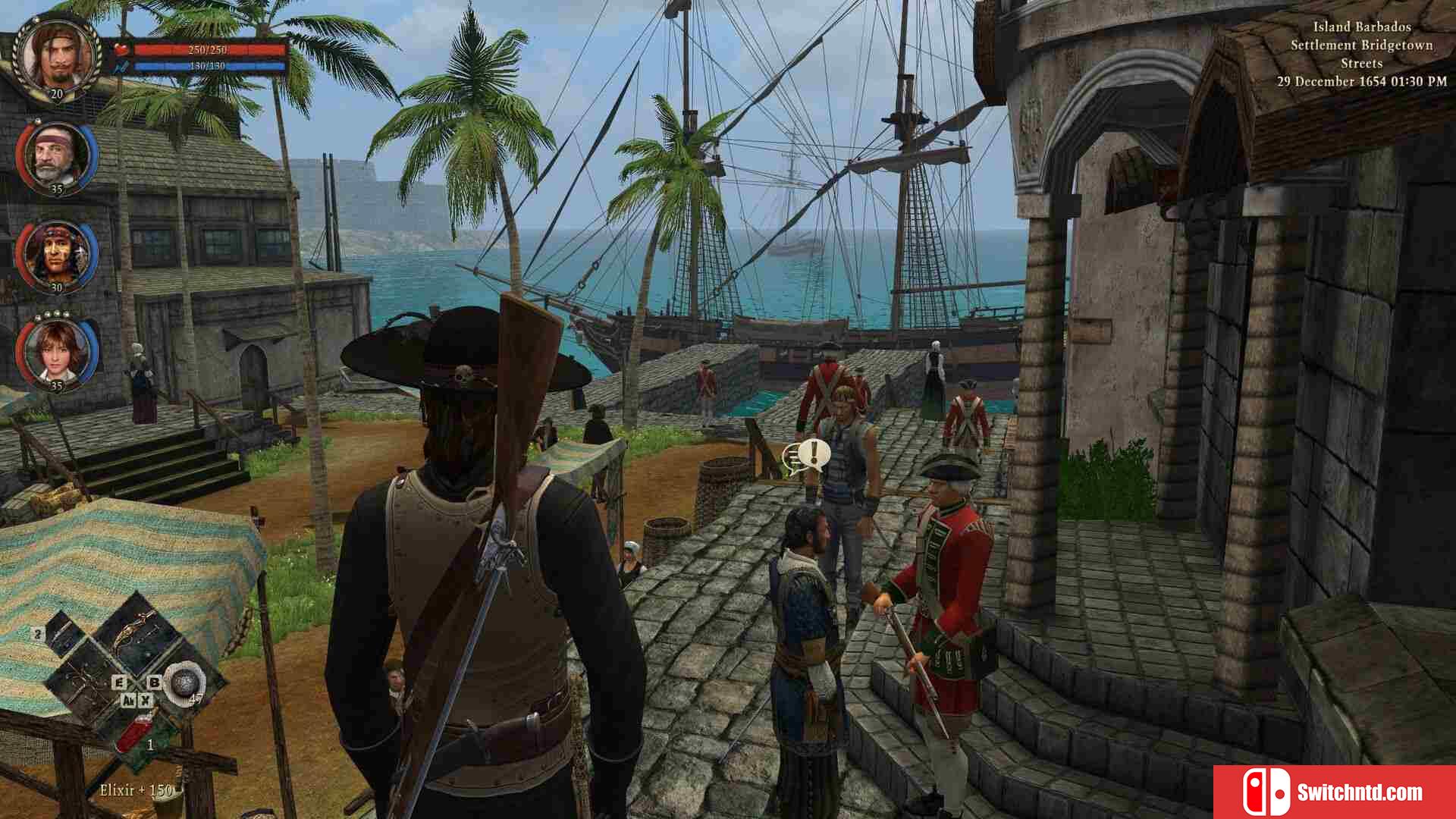This screenshot has width=1456, height=819.
Task: Select the young brown-haired companion portrait
Action: [57, 351]
